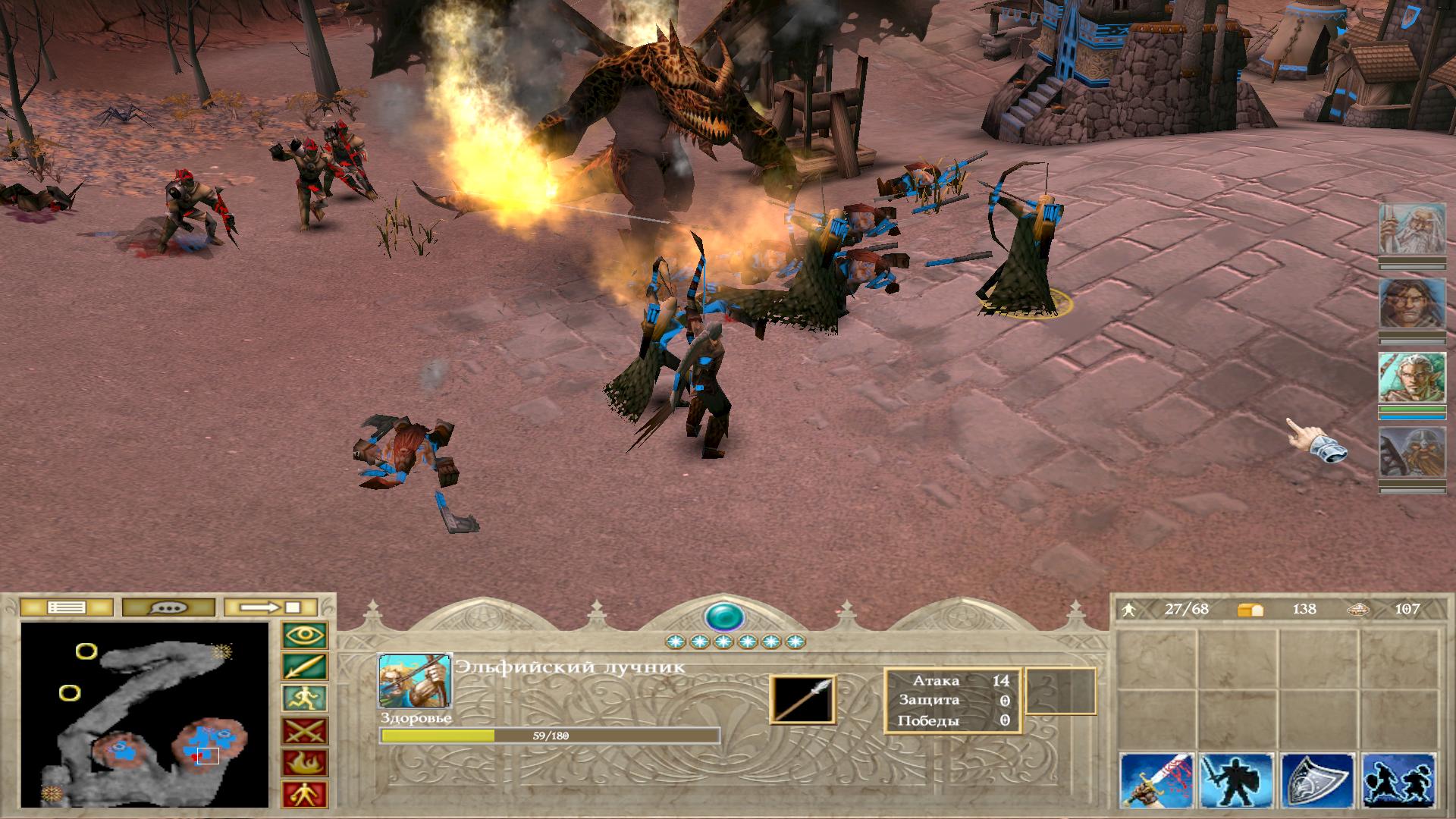Select the elf hero portrait

(x=1412, y=378)
